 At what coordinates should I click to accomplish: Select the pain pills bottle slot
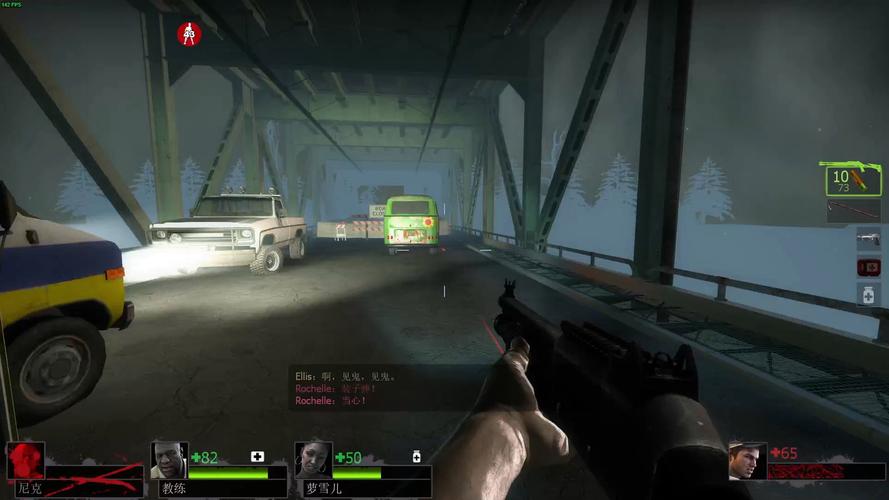point(867,294)
